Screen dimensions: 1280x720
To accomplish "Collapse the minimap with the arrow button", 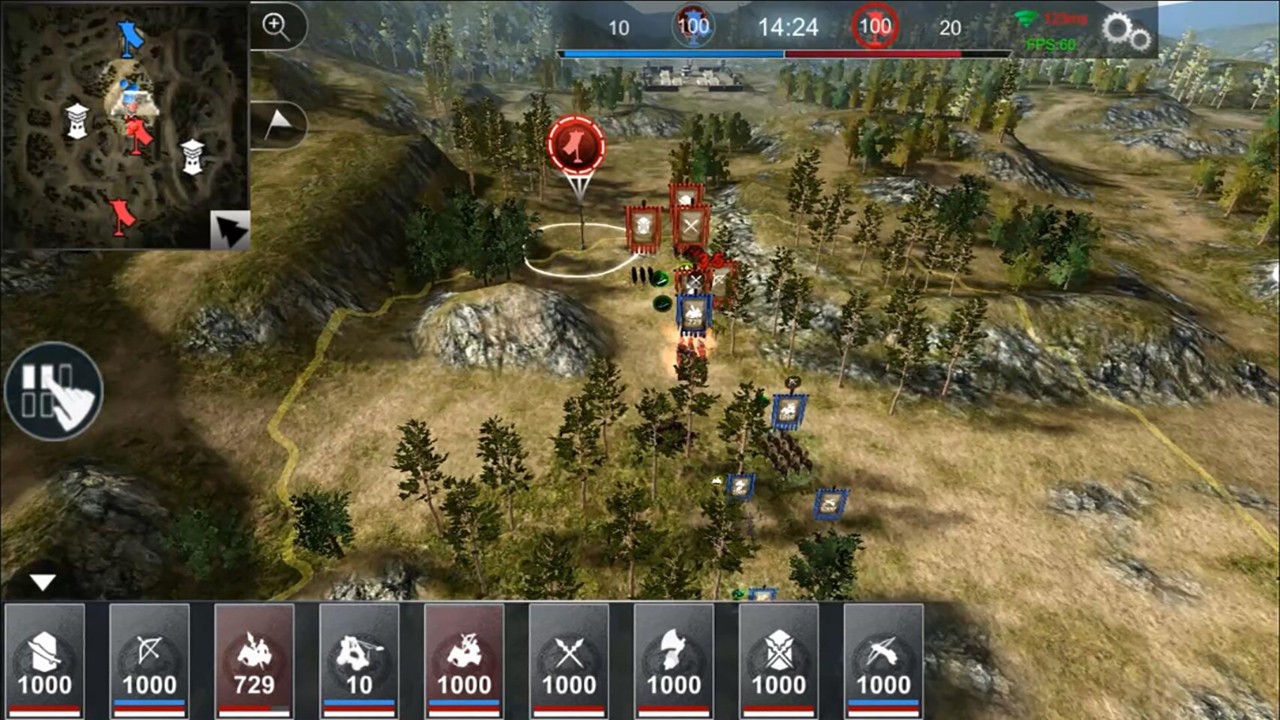I will tap(230, 232).
